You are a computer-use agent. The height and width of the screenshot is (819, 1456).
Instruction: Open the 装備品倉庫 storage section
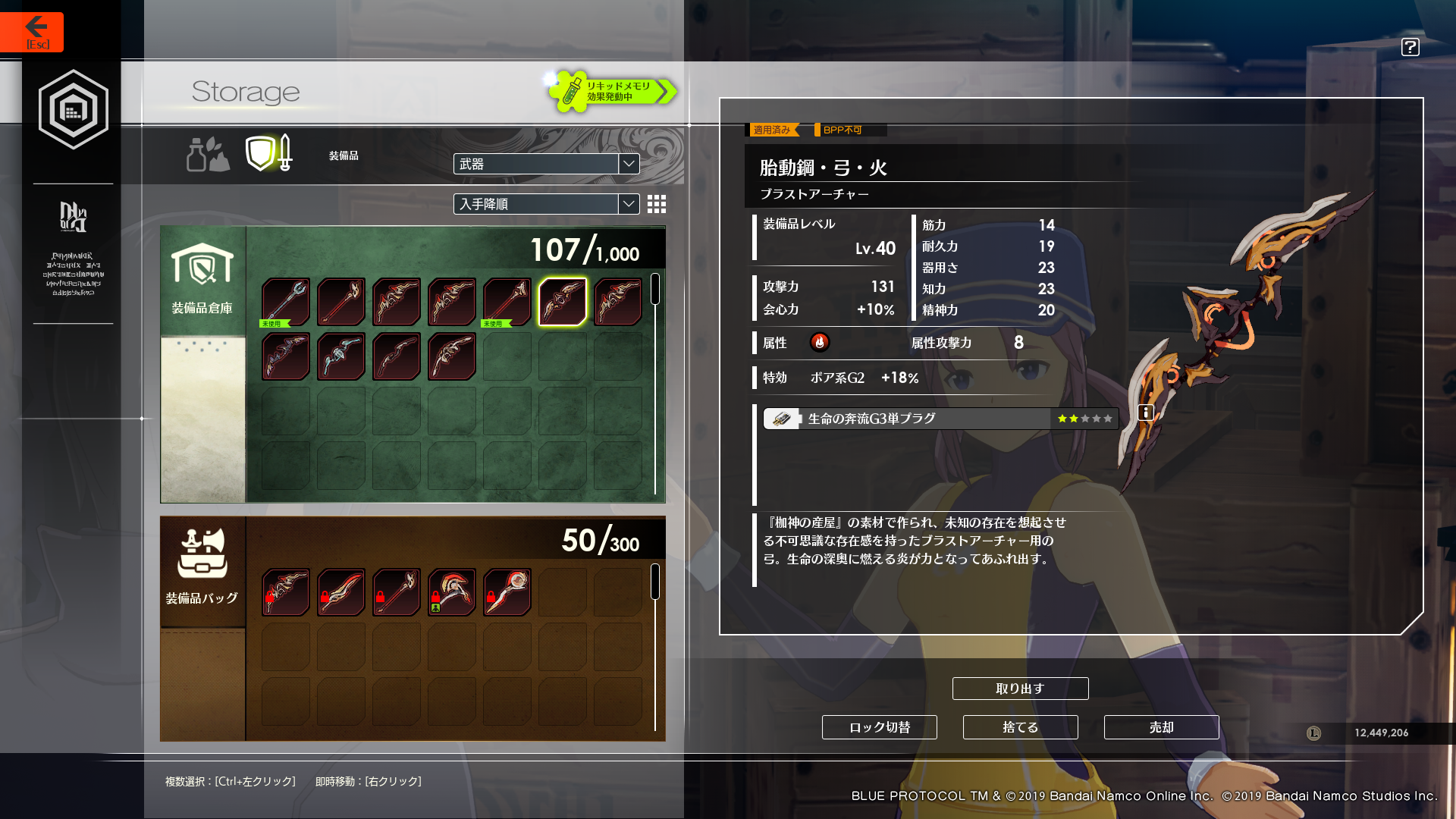(x=202, y=281)
